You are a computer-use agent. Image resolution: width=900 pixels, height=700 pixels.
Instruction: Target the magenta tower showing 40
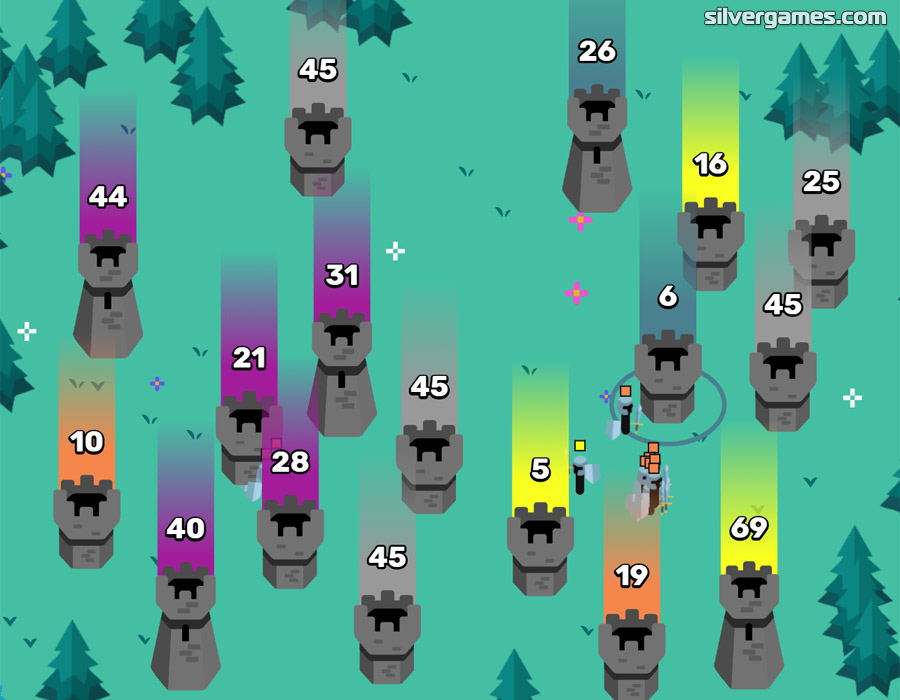(x=185, y=620)
